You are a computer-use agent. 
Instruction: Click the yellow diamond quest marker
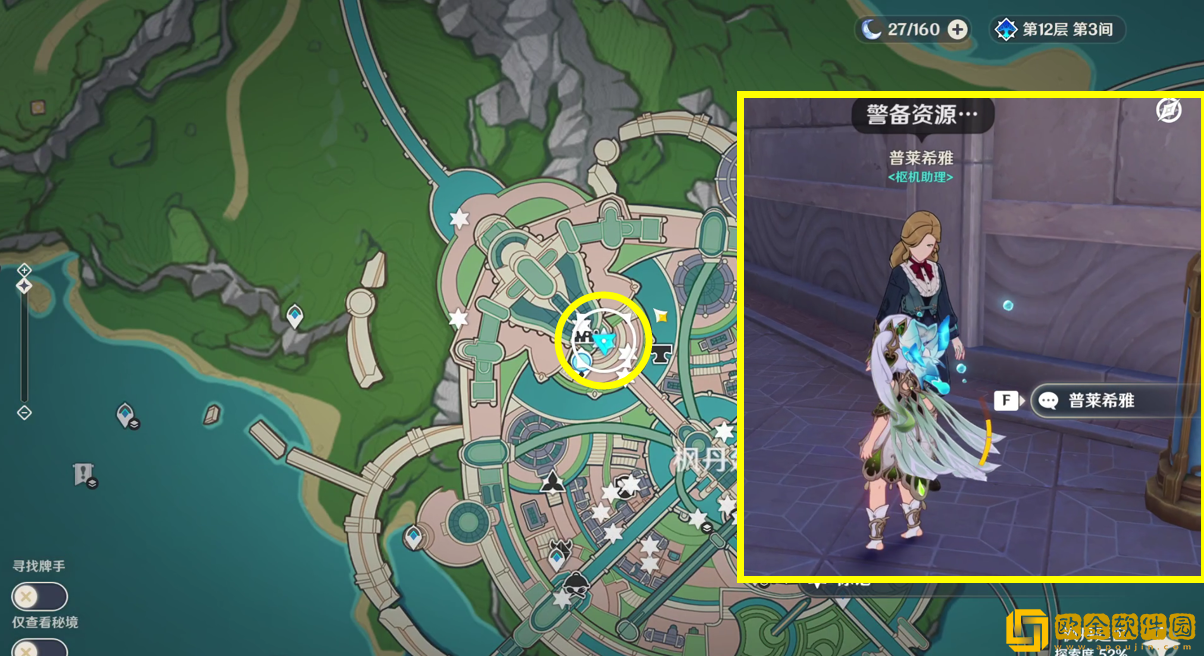[x=660, y=316]
